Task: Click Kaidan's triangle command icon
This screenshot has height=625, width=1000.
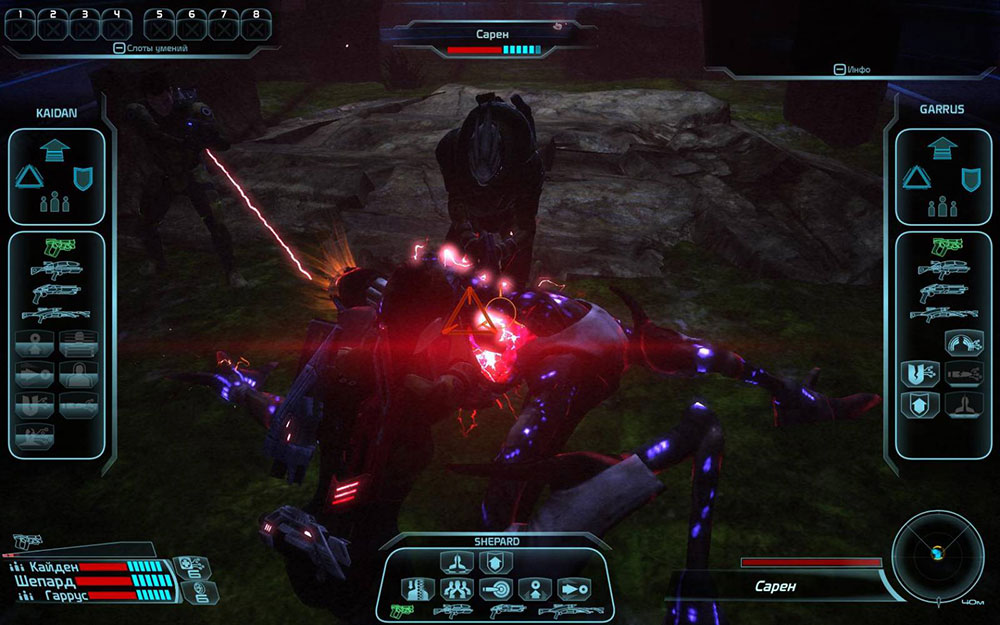Action: point(28,178)
